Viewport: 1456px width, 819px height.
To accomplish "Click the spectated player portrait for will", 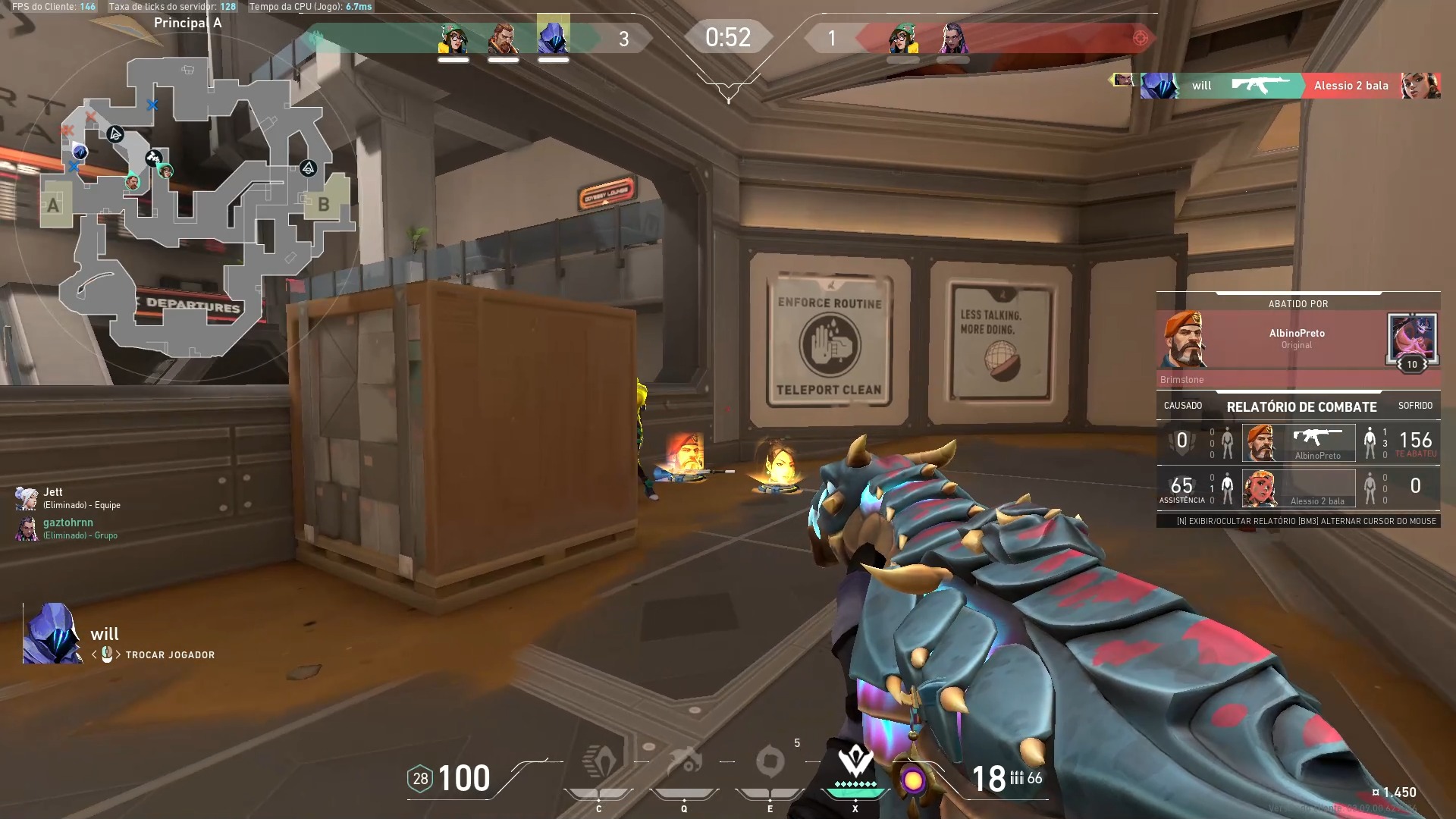I will point(52,634).
